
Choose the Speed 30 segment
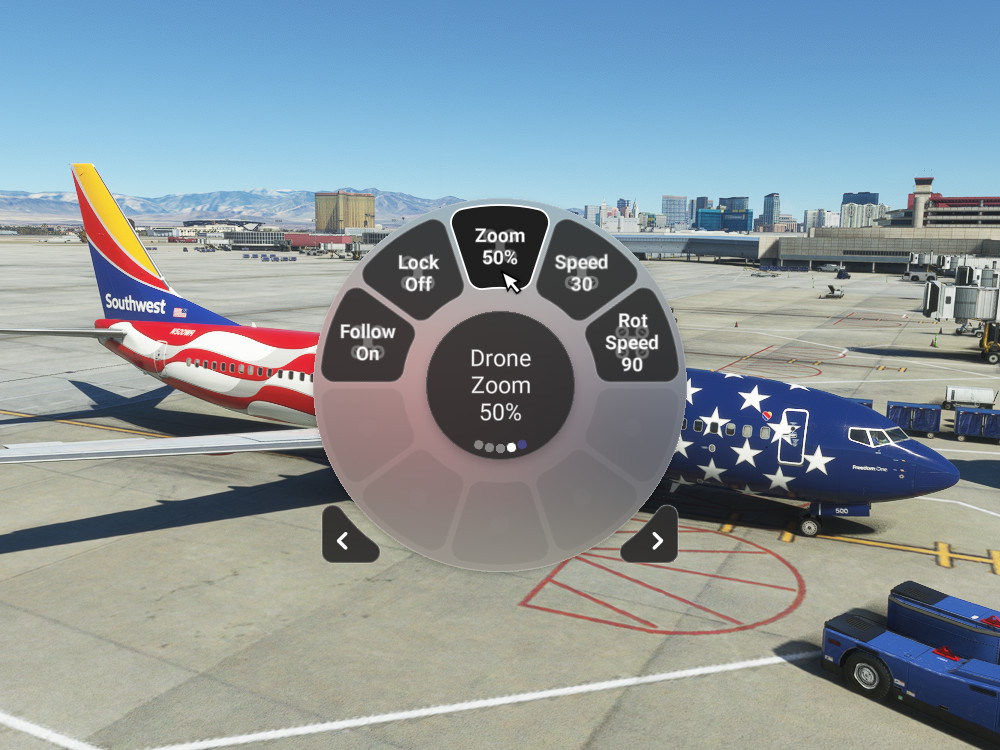point(582,273)
